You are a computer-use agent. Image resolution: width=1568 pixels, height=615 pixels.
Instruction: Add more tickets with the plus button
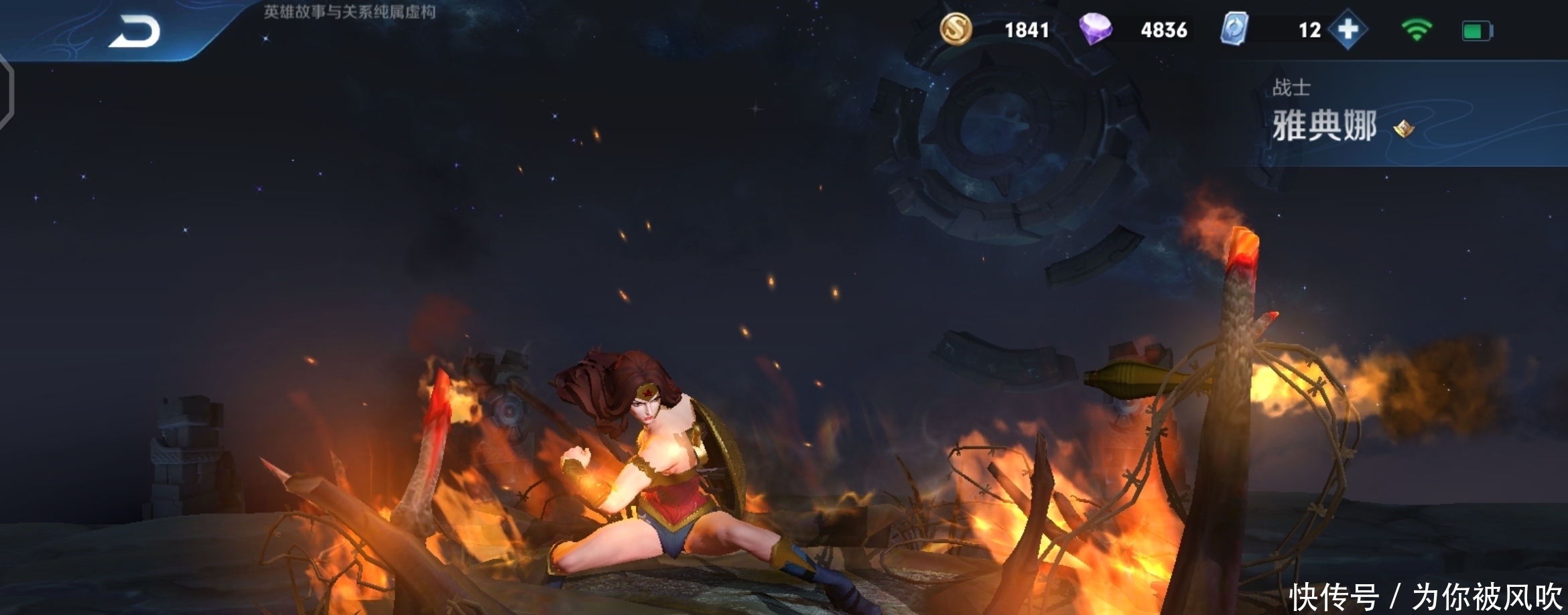click(1348, 29)
